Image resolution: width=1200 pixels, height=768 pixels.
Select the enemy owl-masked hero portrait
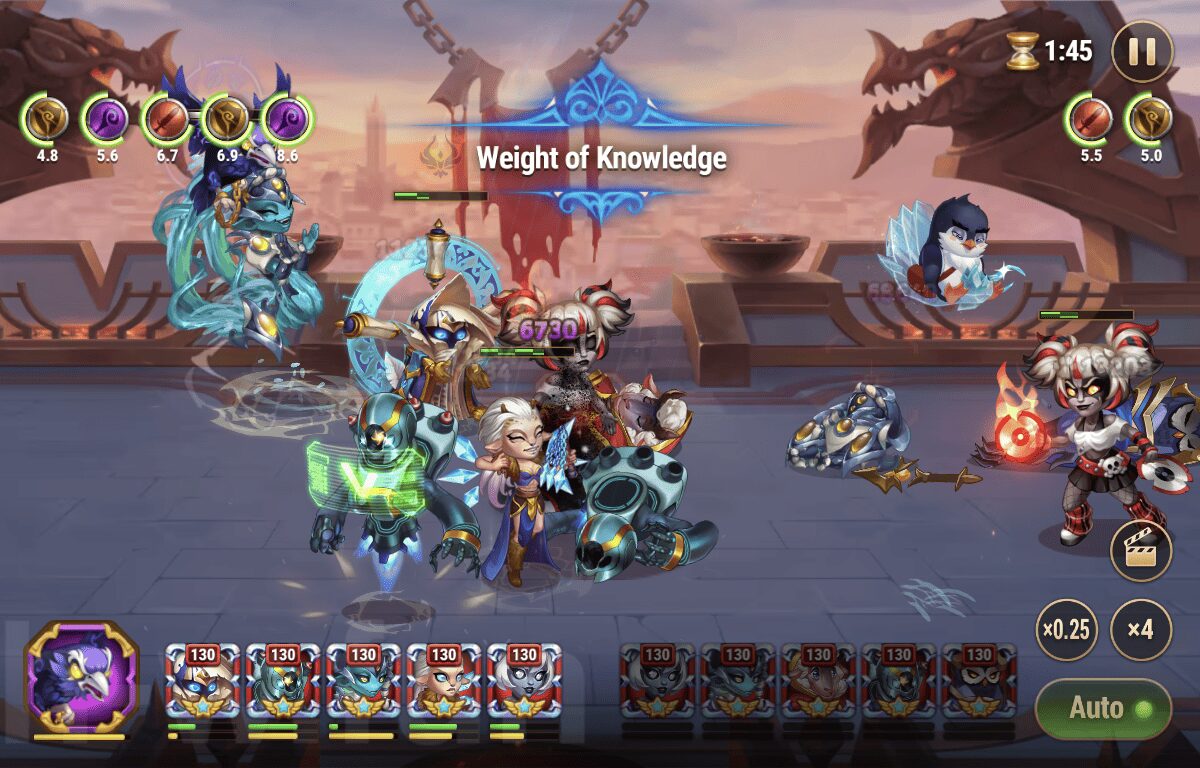click(x=979, y=681)
